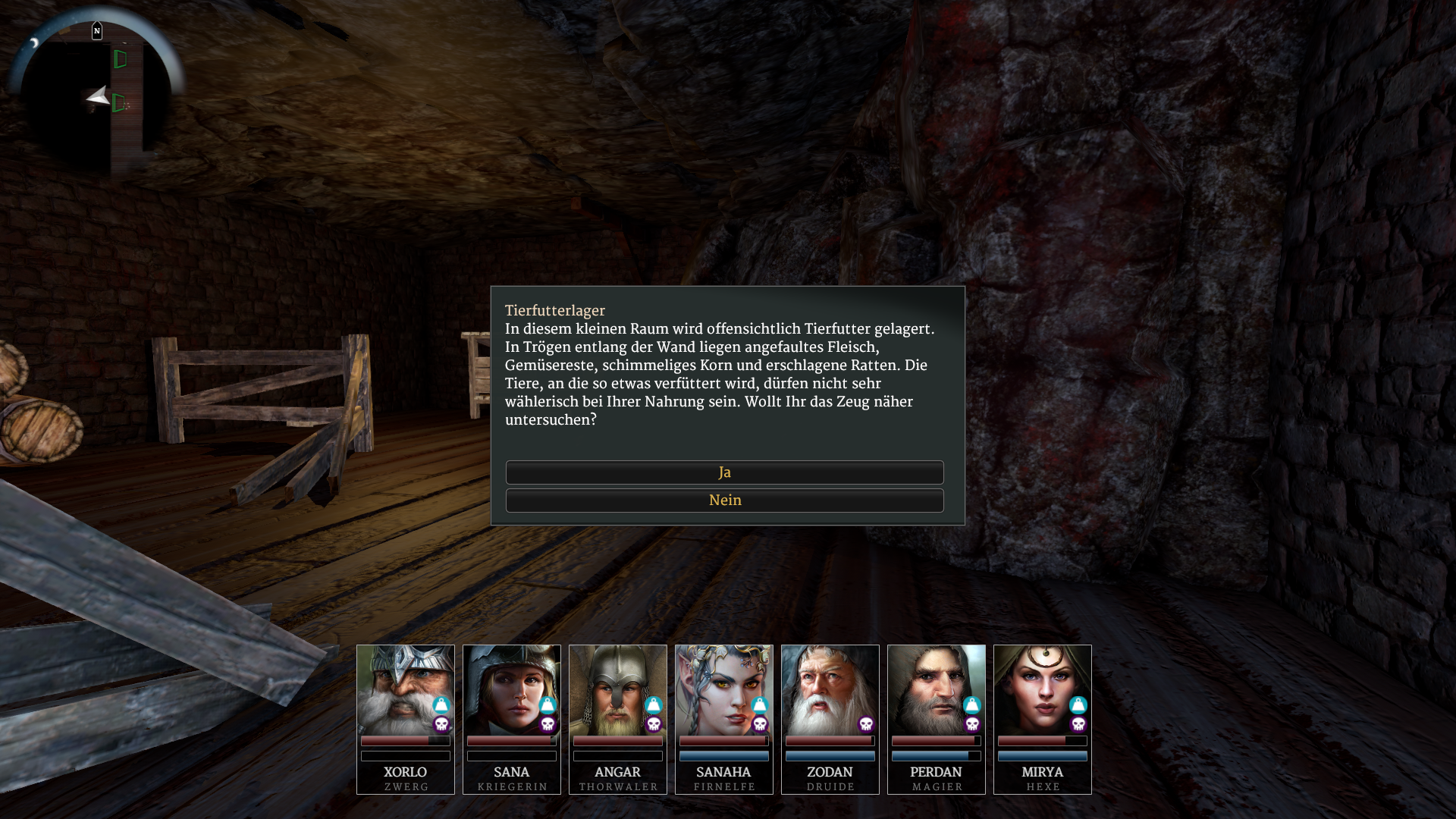Open Angar the Thorwaler's portrait
The image size is (1456, 819).
point(617,689)
